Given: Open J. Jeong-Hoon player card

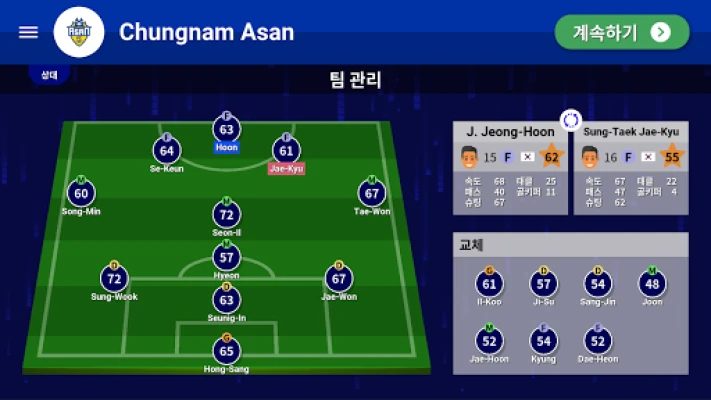Looking at the screenshot, I should click(x=510, y=167).
